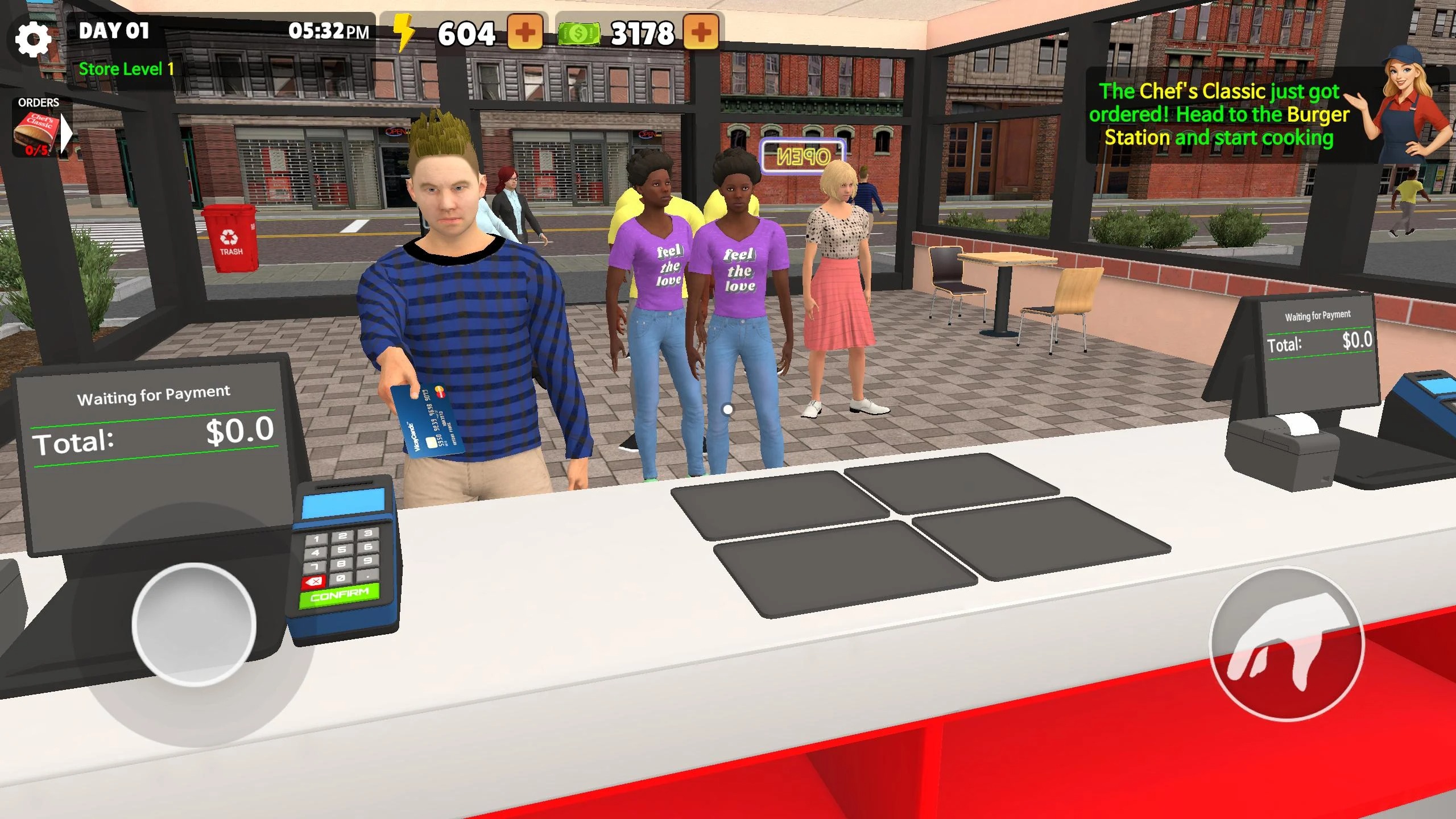Click the lightning energy icon
The width and height of the screenshot is (1456, 819).
(x=404, y=35)
